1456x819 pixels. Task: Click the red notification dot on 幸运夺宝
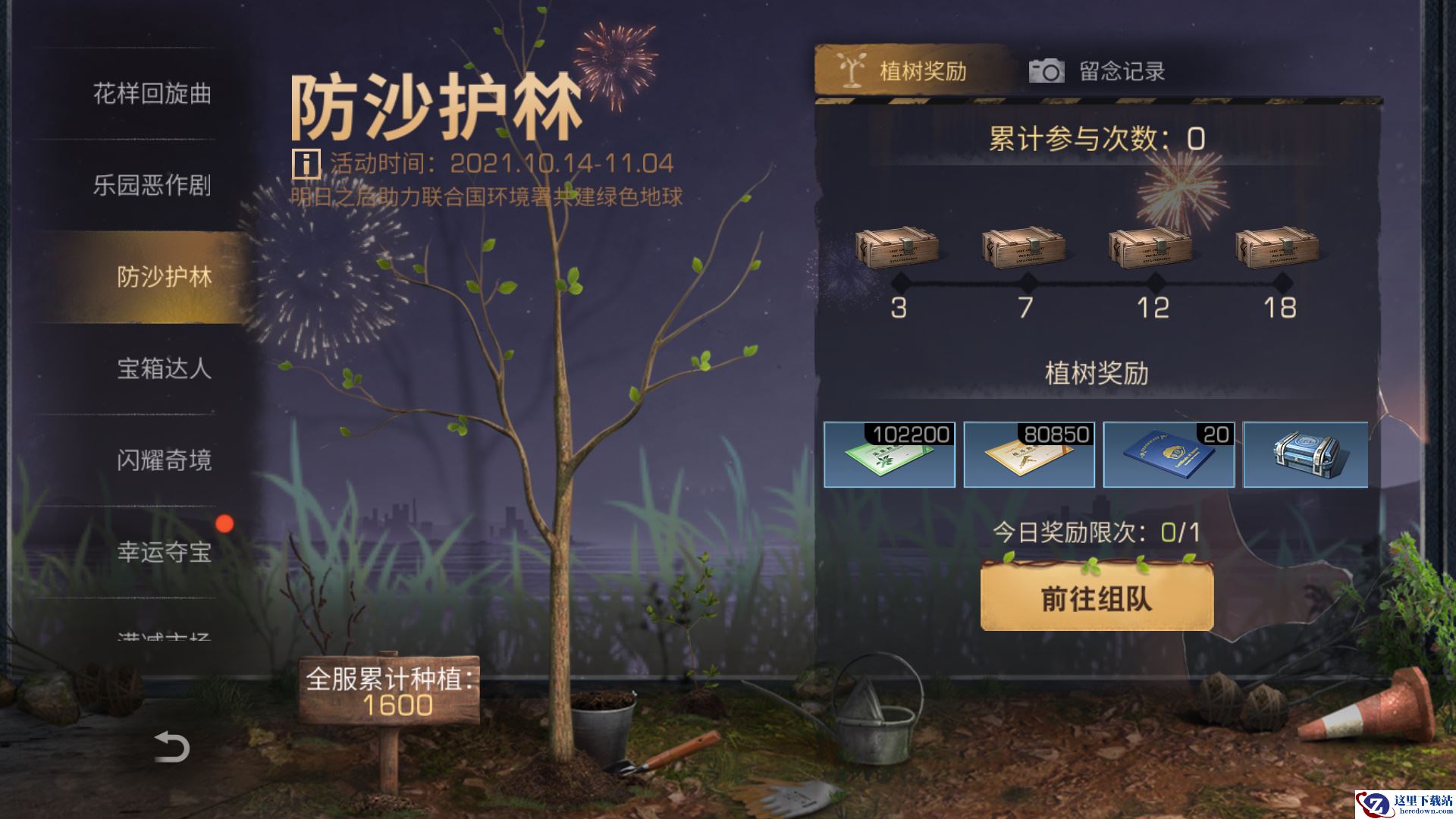[225, 522]
